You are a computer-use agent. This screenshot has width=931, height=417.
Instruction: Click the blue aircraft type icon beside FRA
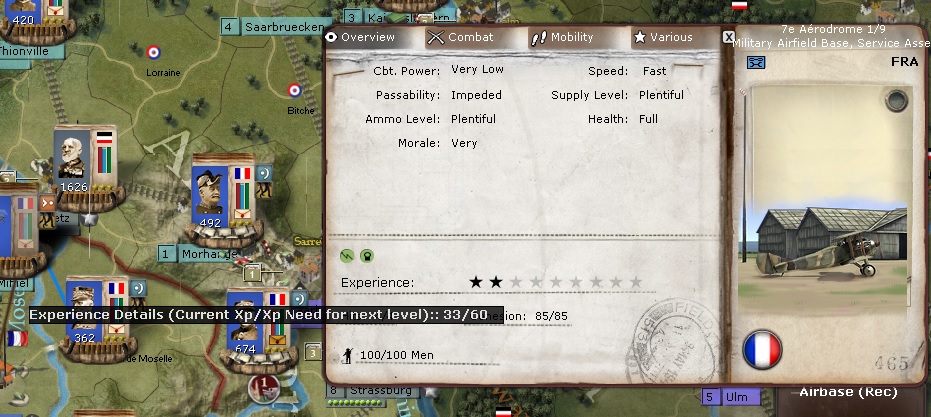(756, 64)
